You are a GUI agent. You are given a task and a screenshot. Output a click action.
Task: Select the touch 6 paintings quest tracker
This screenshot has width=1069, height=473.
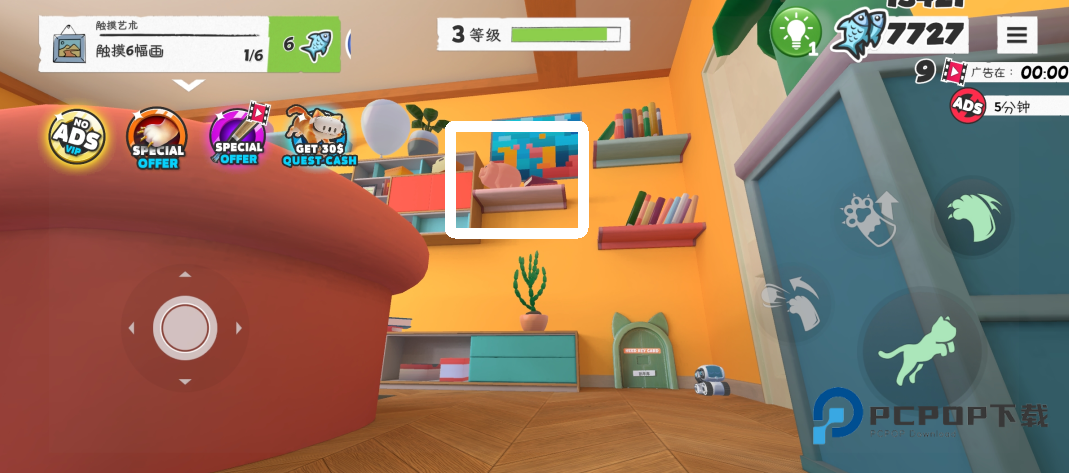point(156,44)
